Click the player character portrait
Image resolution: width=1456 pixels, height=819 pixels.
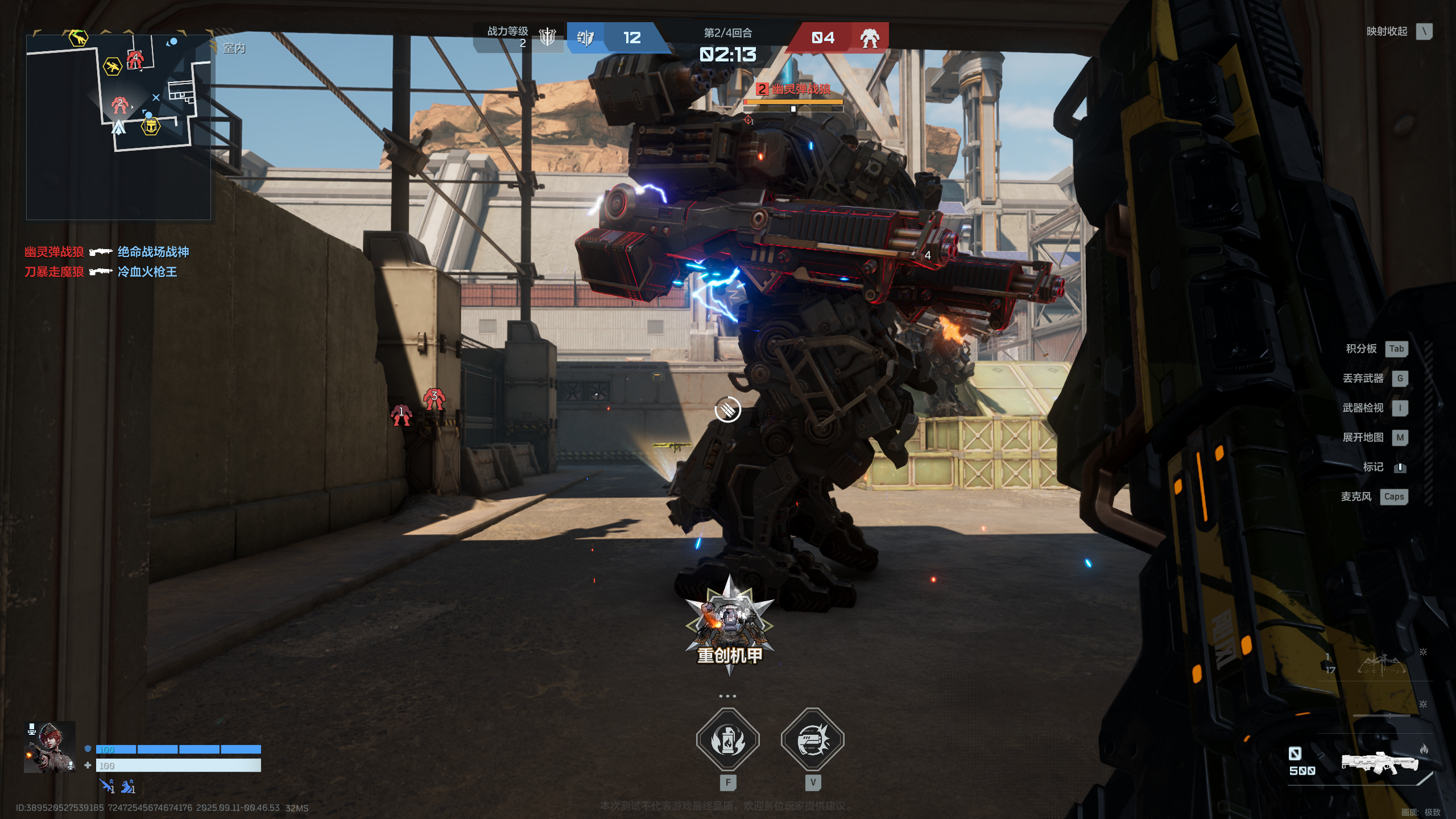(x=50, y=747)
